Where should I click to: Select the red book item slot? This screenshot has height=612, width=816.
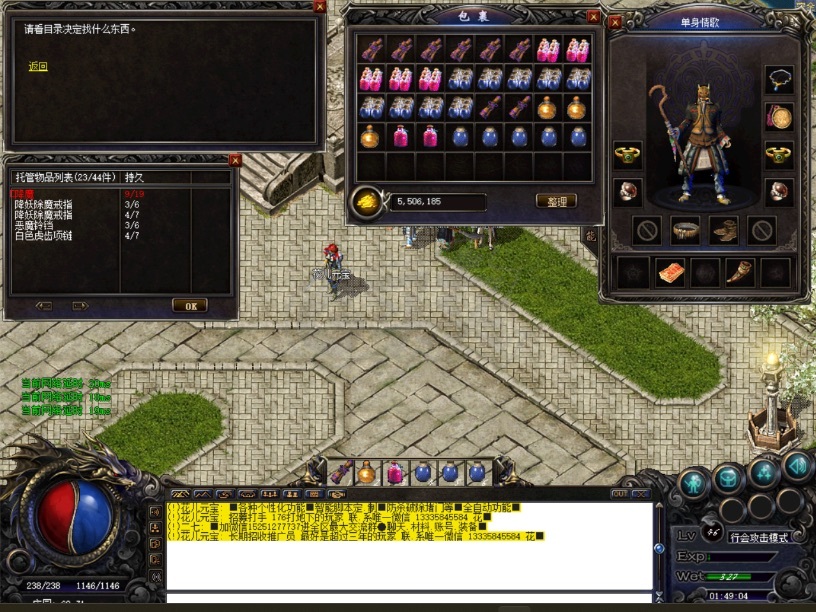(670, 272)
